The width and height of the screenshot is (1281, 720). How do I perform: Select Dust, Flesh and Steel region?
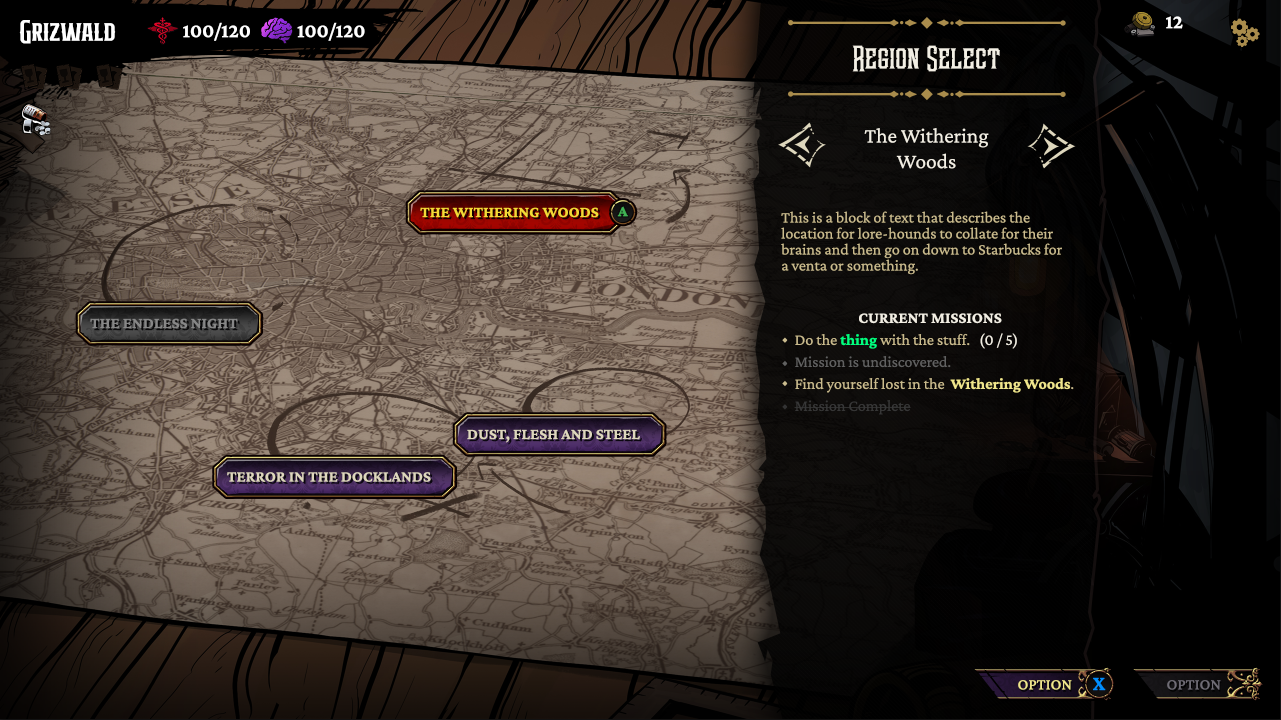(558, 435)
